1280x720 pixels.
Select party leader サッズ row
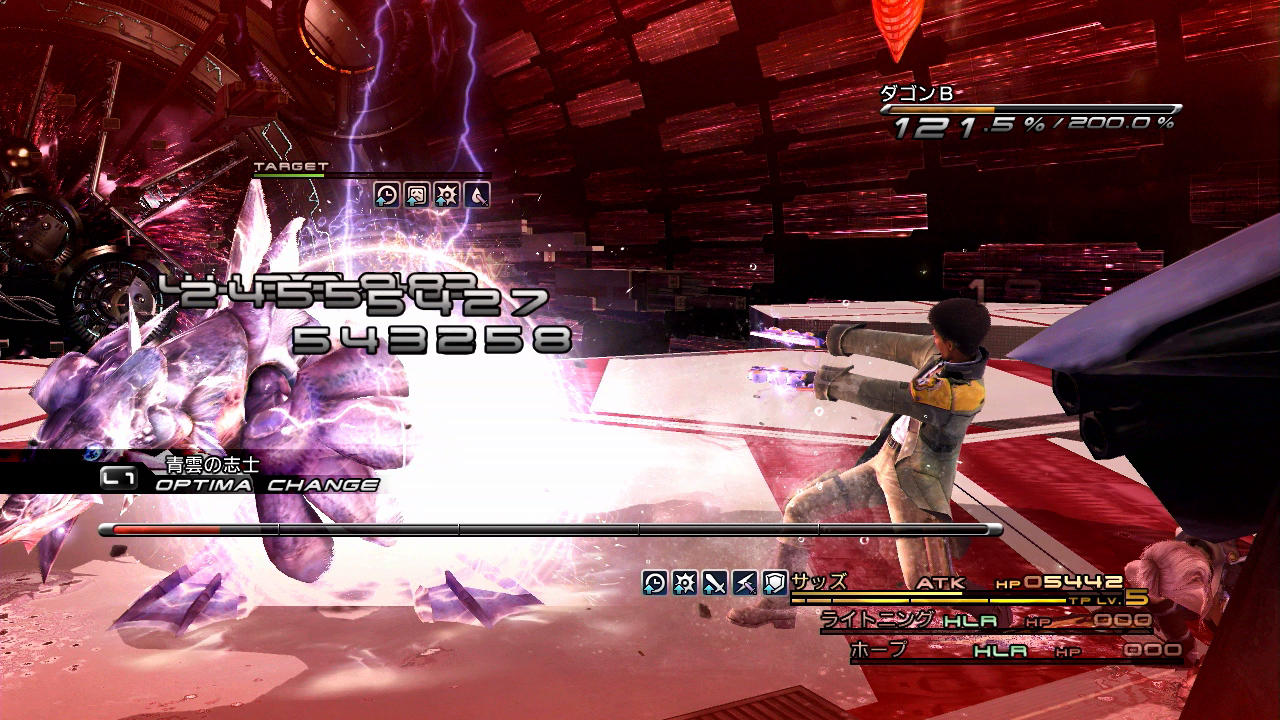(960, 585)
